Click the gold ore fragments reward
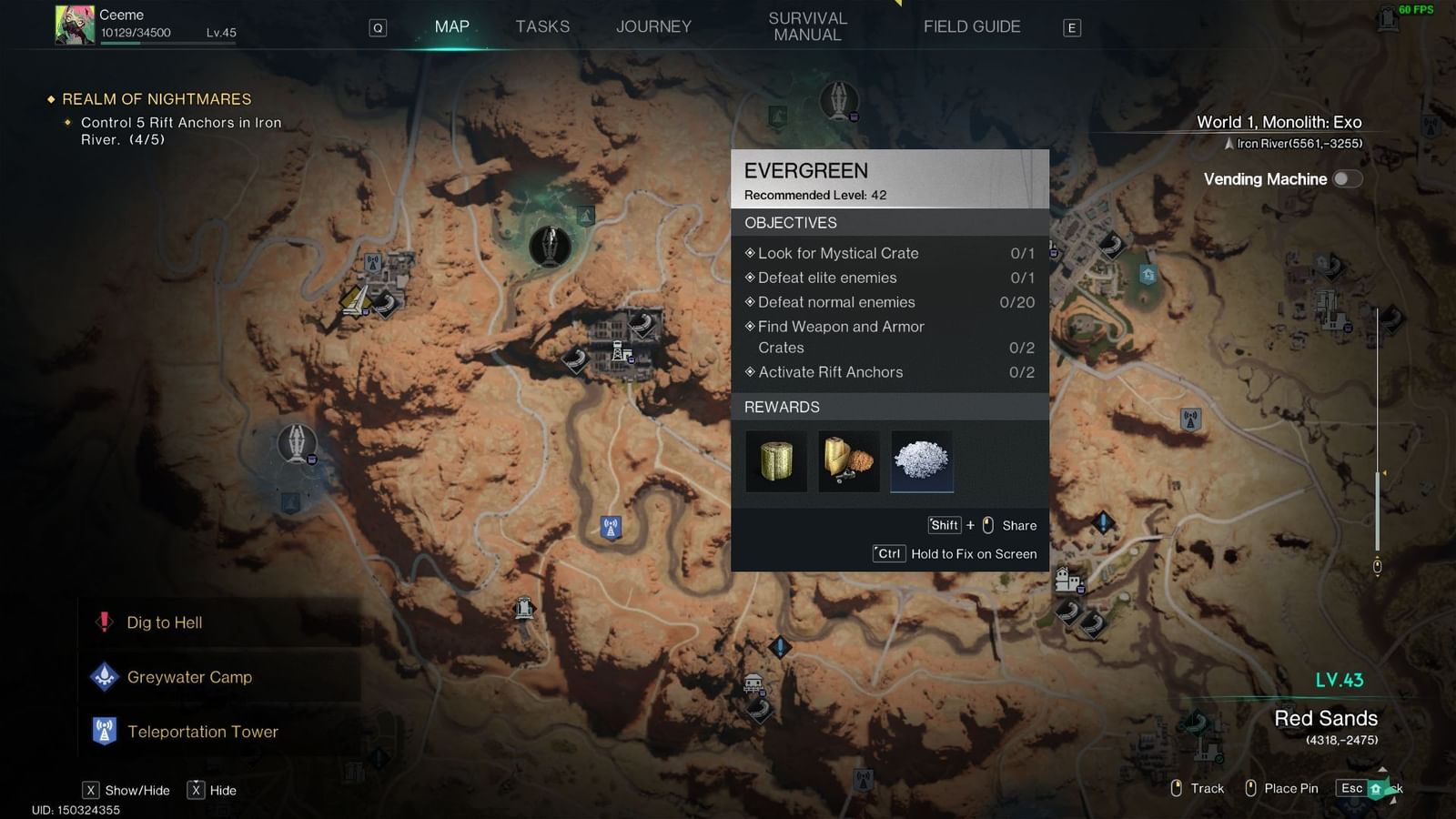This screenshot has width=1456, height=819. [x=849, y=461]
